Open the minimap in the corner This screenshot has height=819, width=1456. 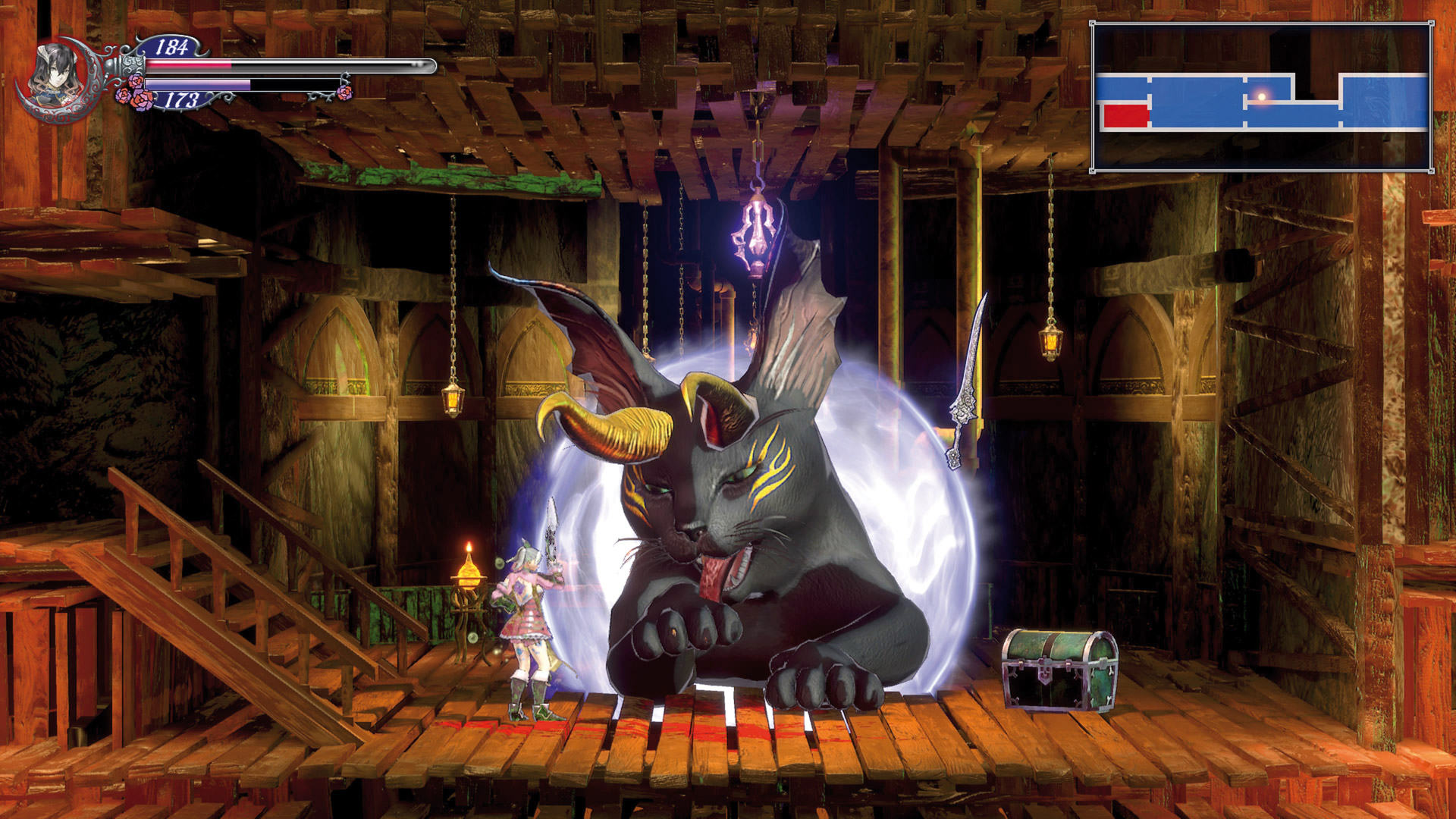pos(1262,97)
